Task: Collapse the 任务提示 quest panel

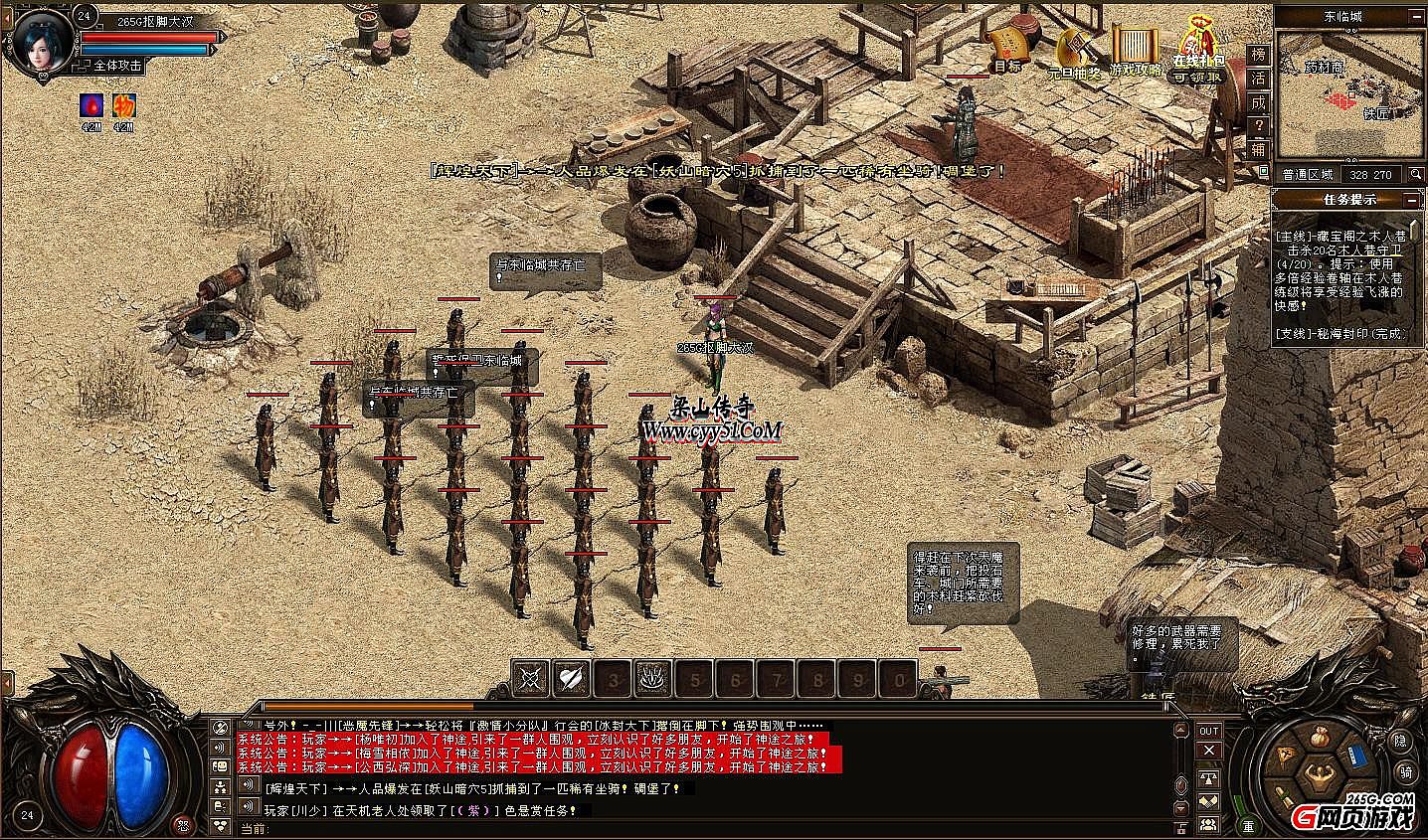Action: click(1412, 199)
